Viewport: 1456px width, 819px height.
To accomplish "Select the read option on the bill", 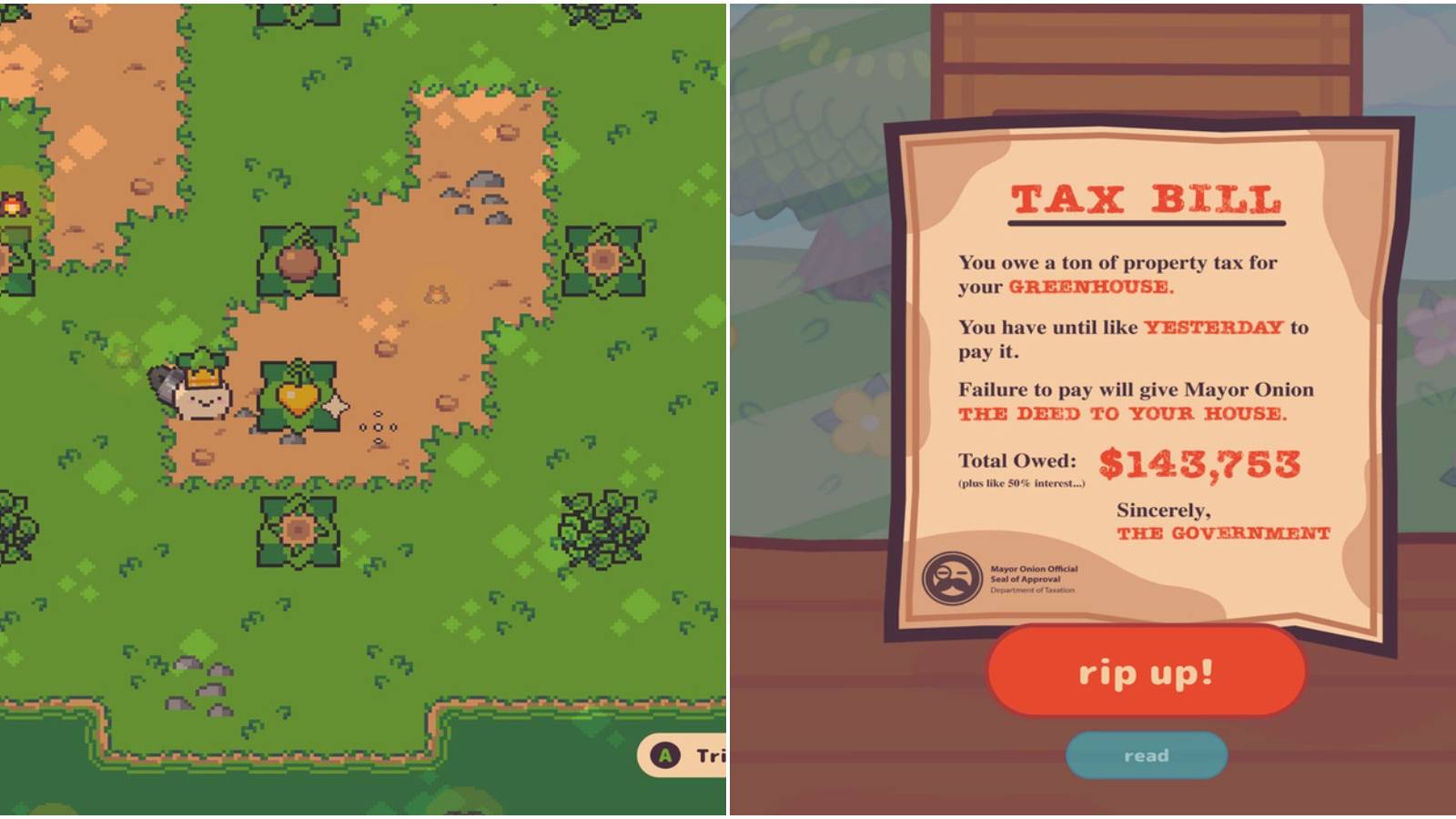I will [1146, 754].
